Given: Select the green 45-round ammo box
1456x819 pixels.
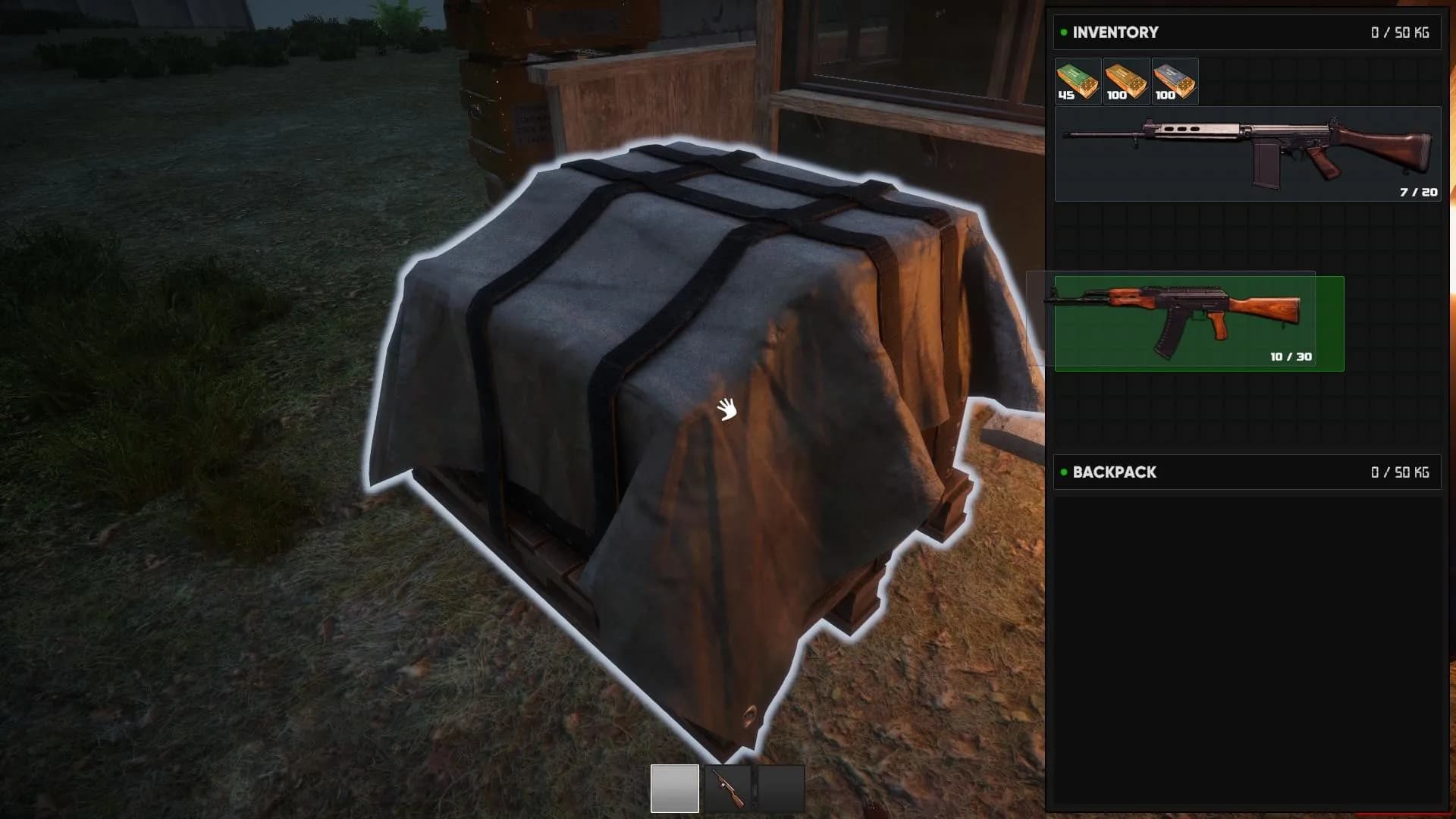Looking at the screenshot, I should pos(1077,80).
